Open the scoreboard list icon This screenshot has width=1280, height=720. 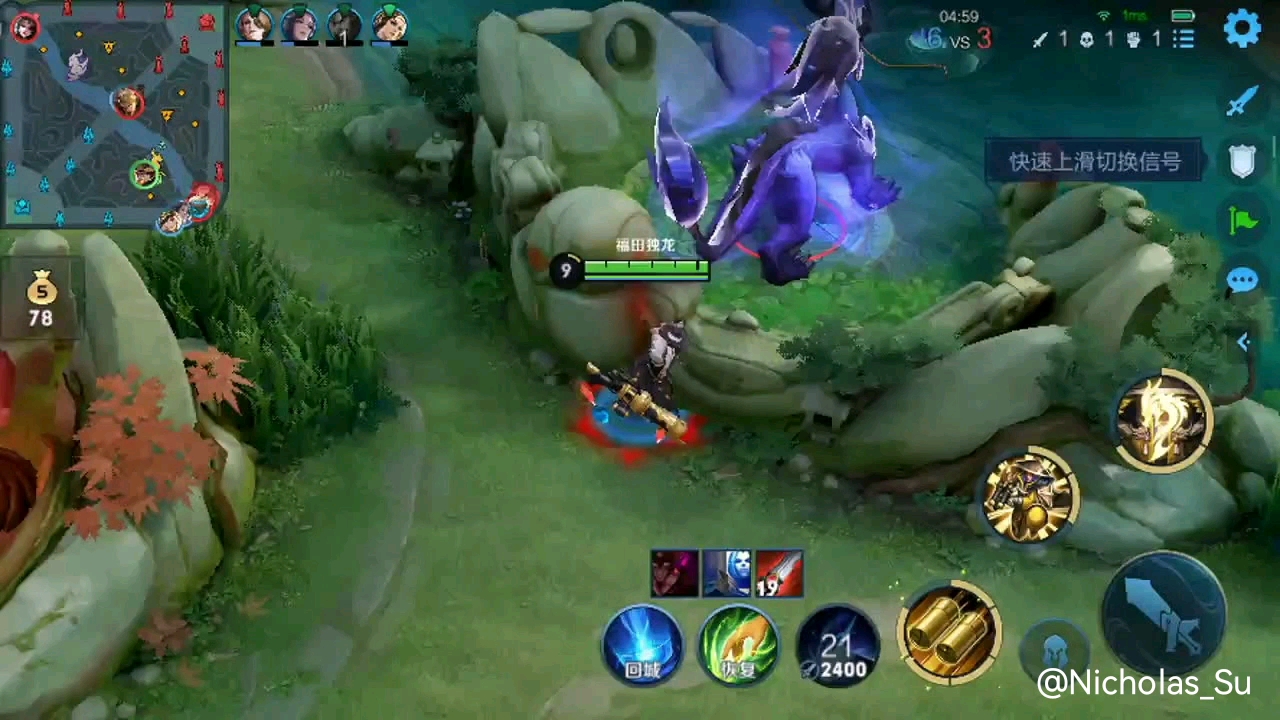pyautogui.click(x=1184, y=39)
